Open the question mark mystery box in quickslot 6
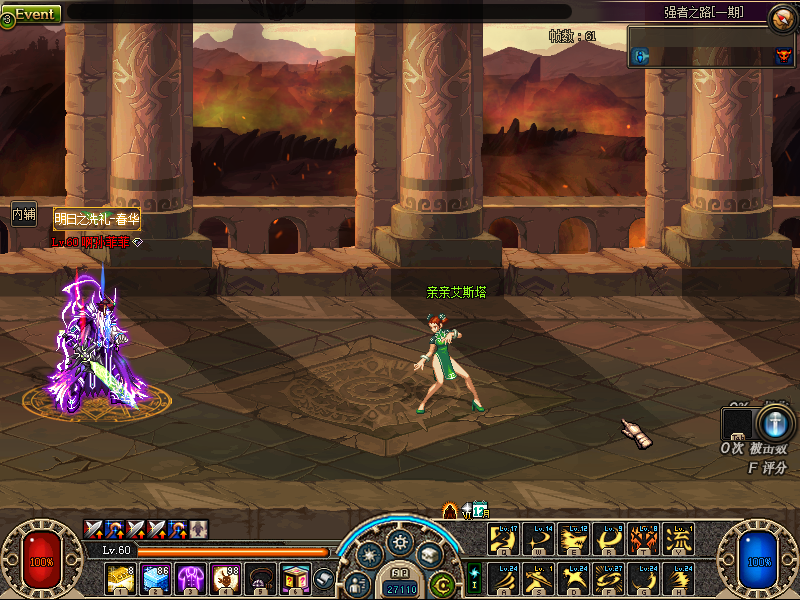This screenshot has width=800, height=600. click(294, 578)
